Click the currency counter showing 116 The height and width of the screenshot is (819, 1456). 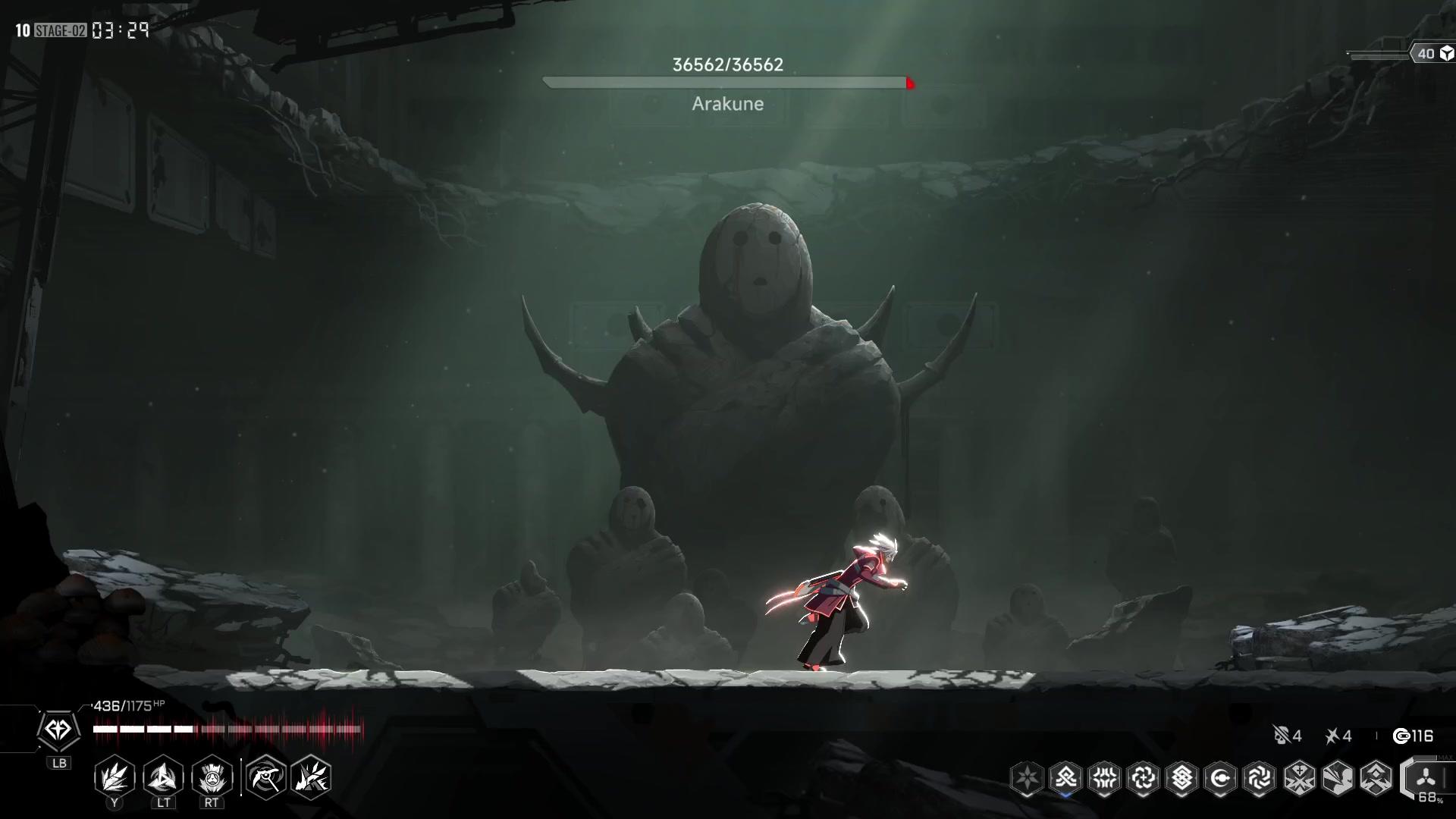[1412, 736]
